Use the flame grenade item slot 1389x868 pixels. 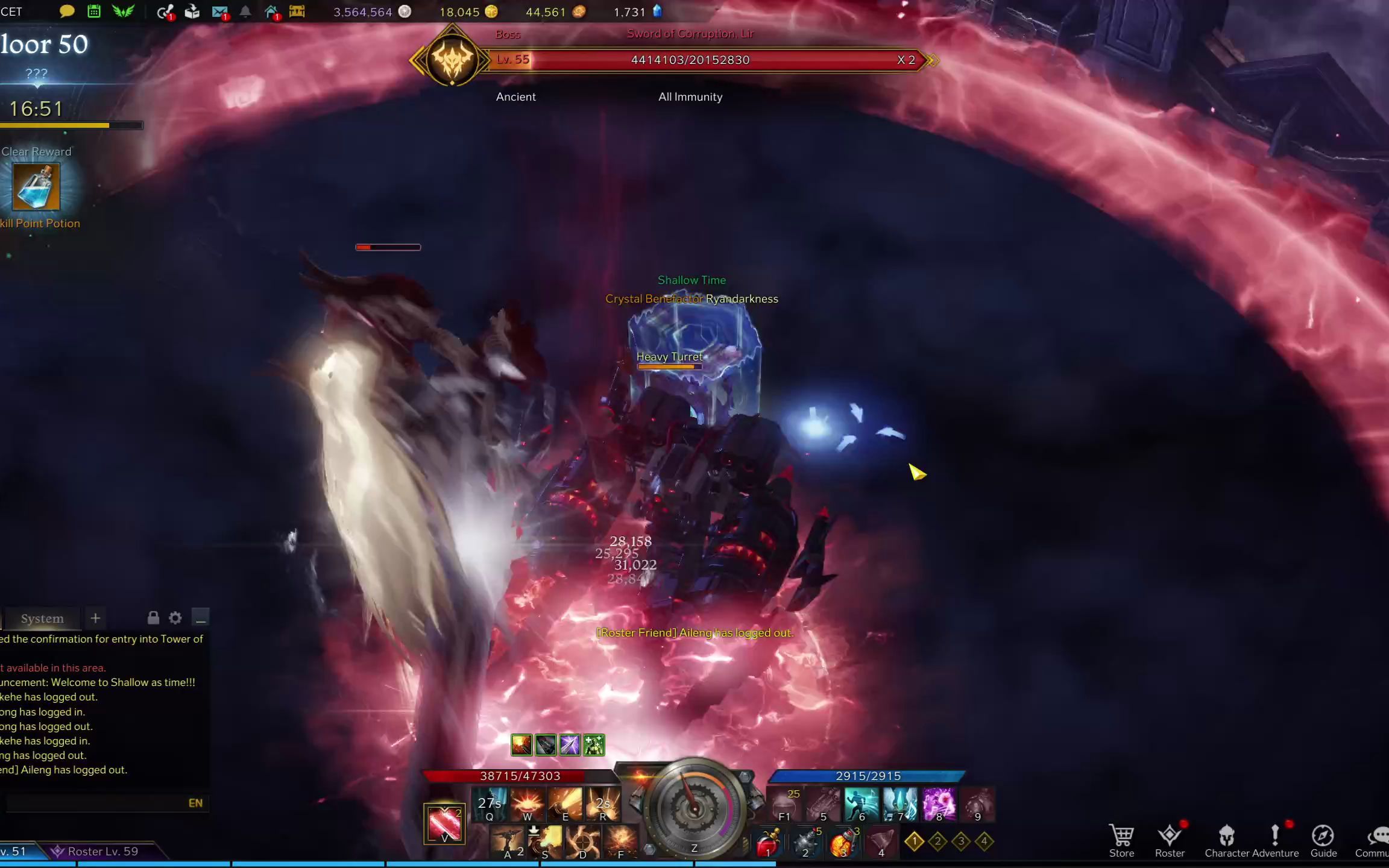point(843,841)
